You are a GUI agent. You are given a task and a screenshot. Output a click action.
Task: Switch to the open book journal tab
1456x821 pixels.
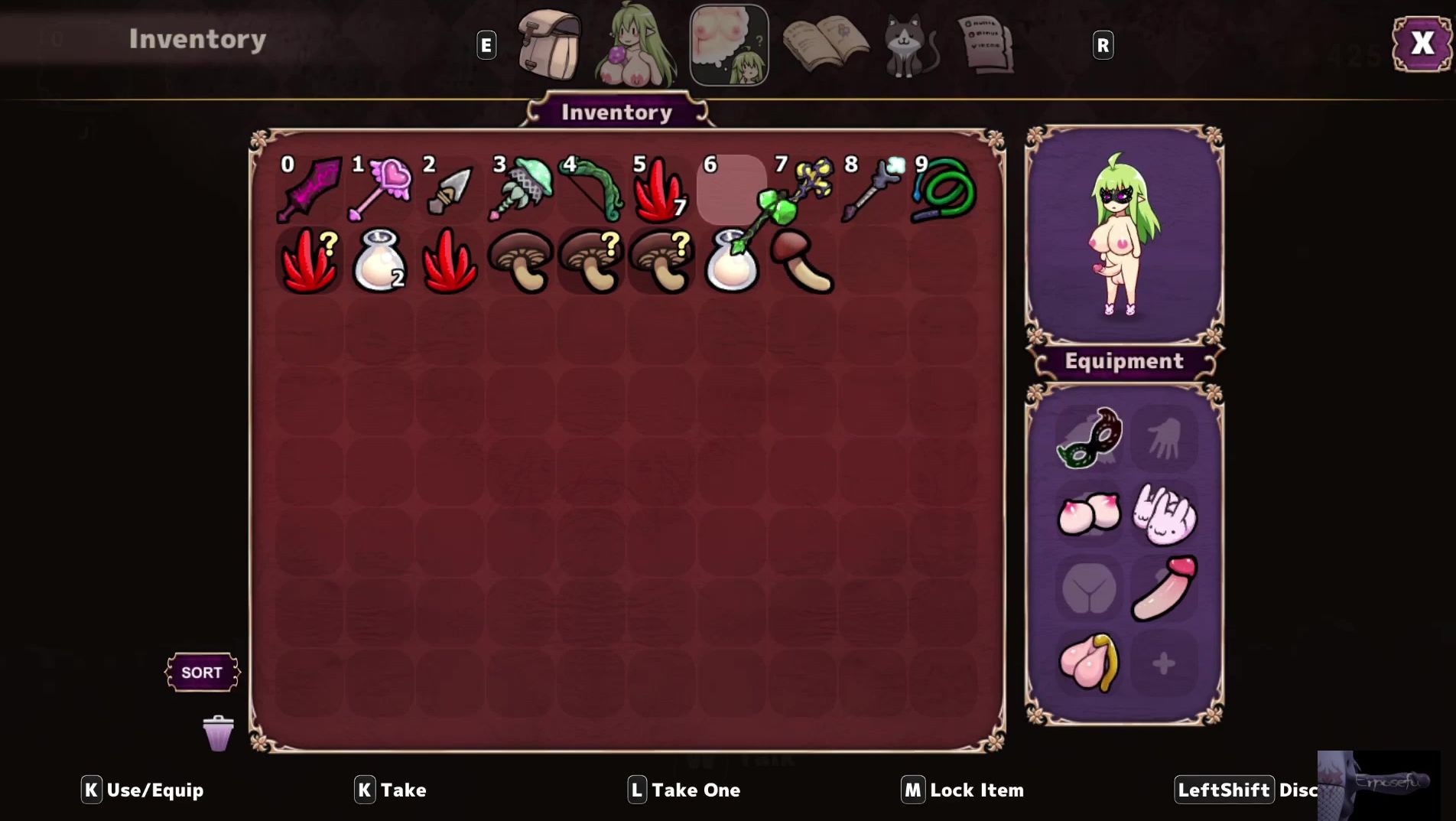click(824, 46)
